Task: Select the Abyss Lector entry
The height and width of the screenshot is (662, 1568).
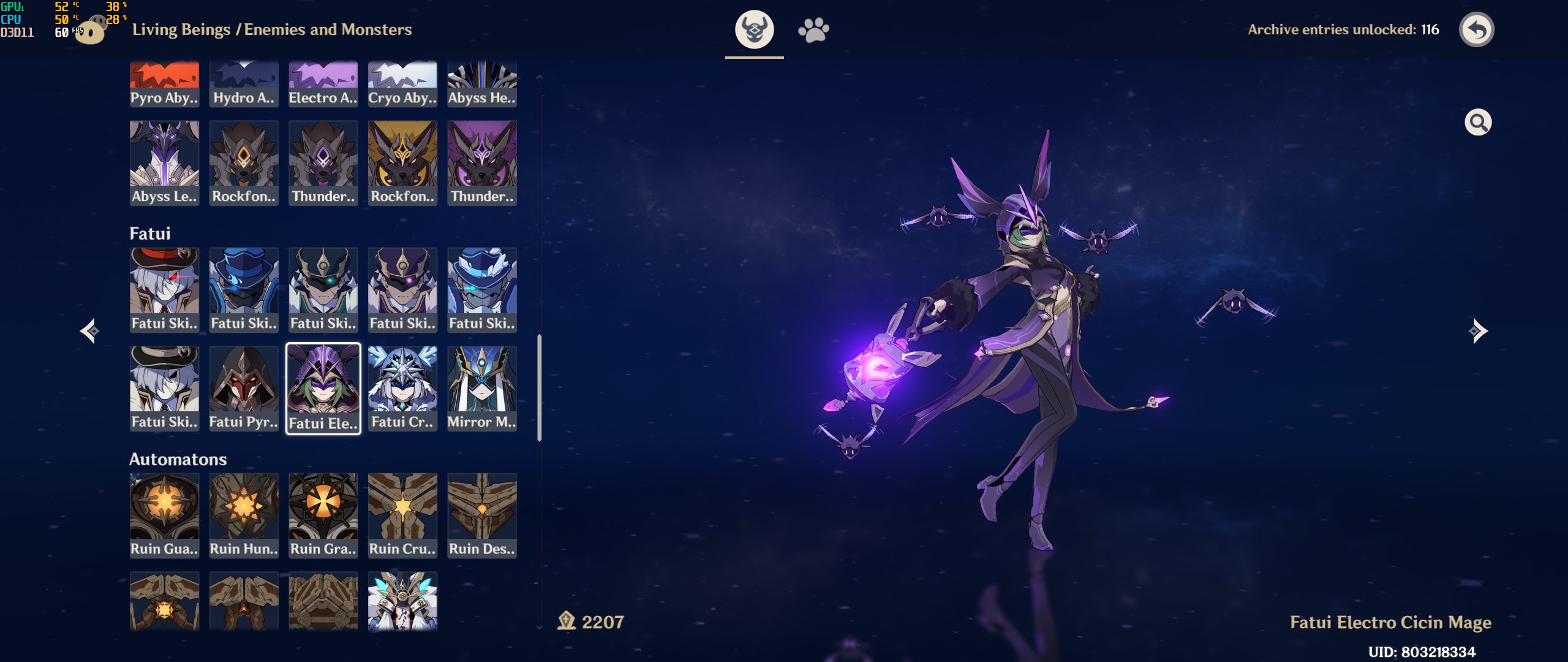Action: 164,162
